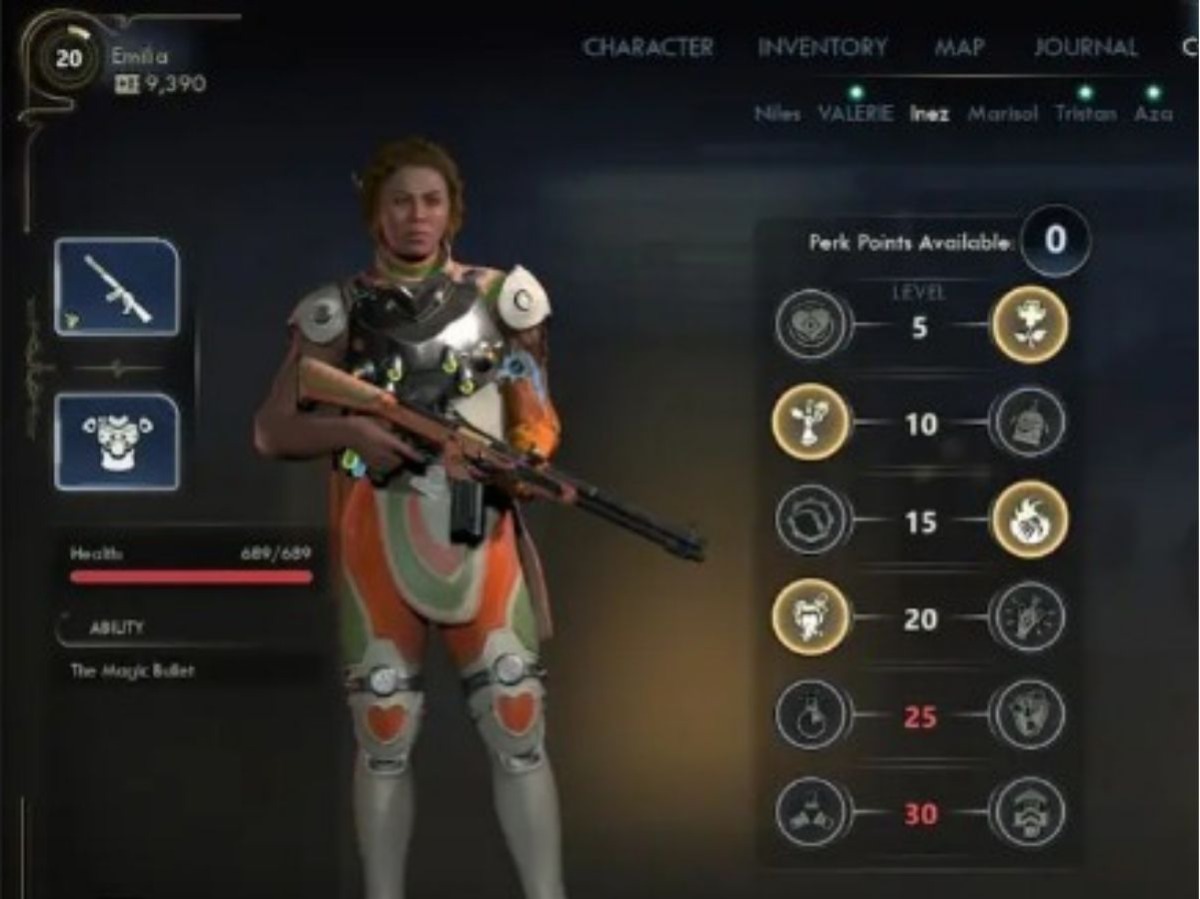Select the screaming face perk at level 25
Screen dimensions: 1200x899
point(1029,715)
